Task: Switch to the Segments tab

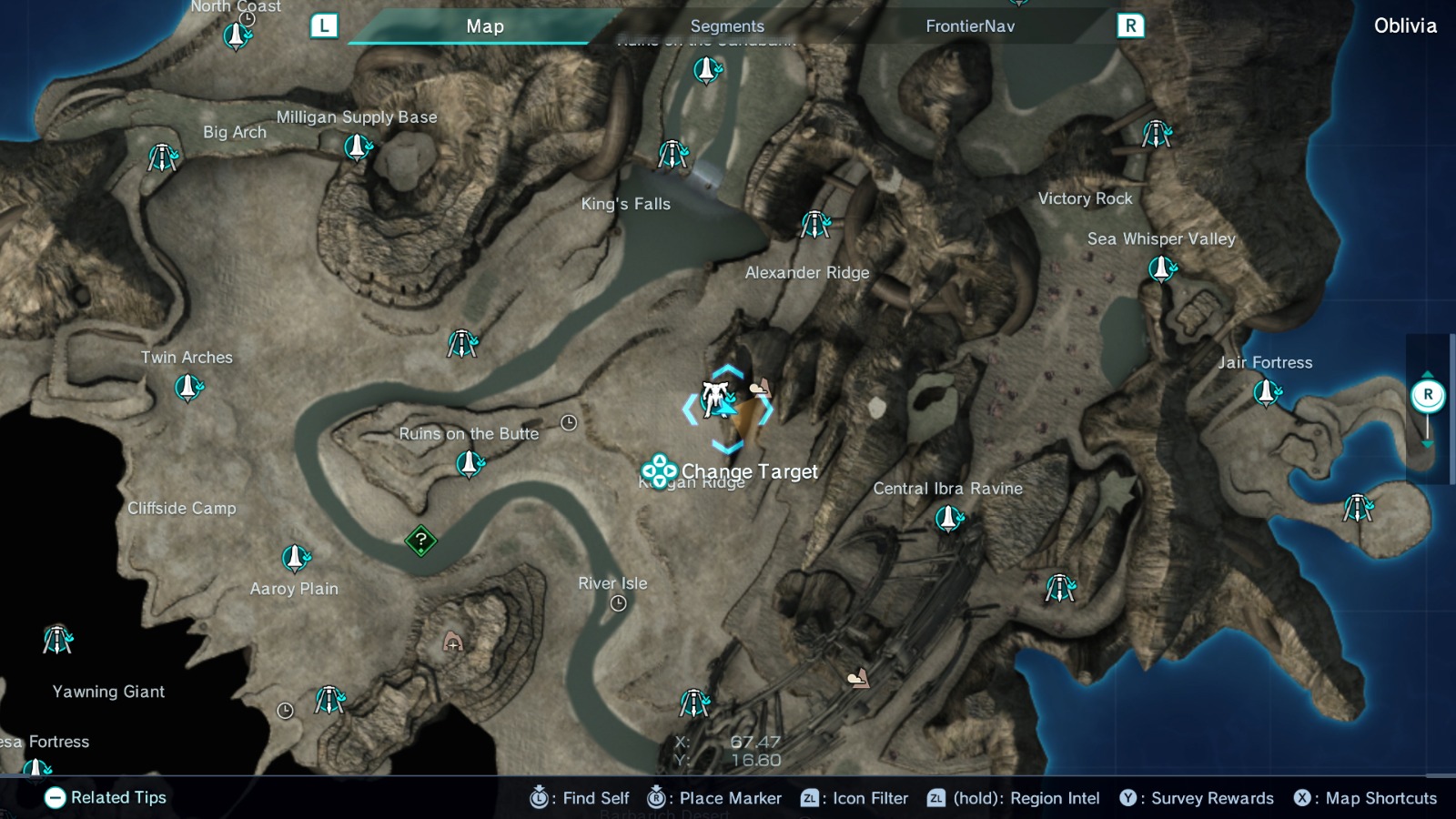Action: pos(726,25)
